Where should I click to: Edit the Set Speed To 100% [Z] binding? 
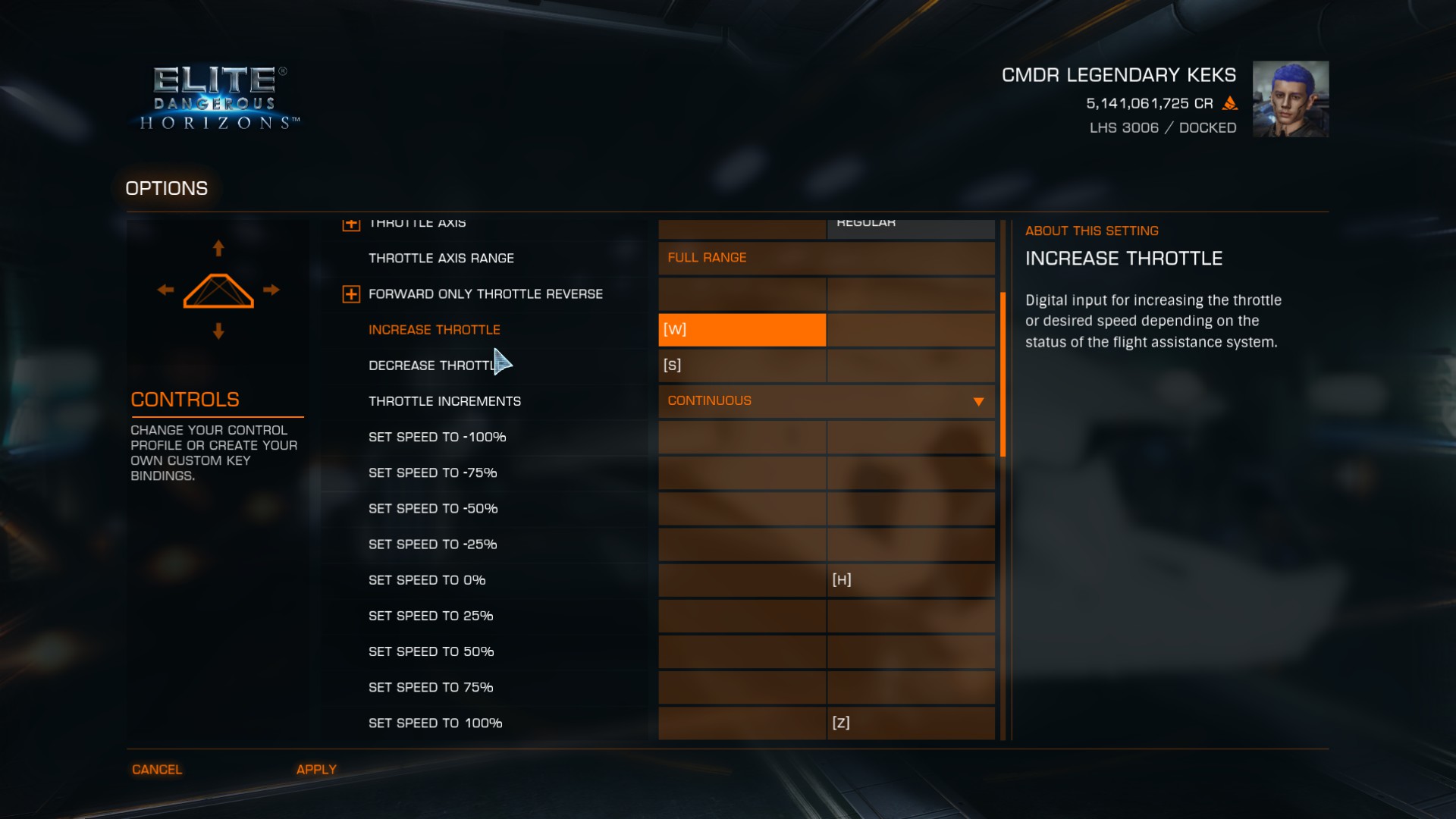(910, 723)
